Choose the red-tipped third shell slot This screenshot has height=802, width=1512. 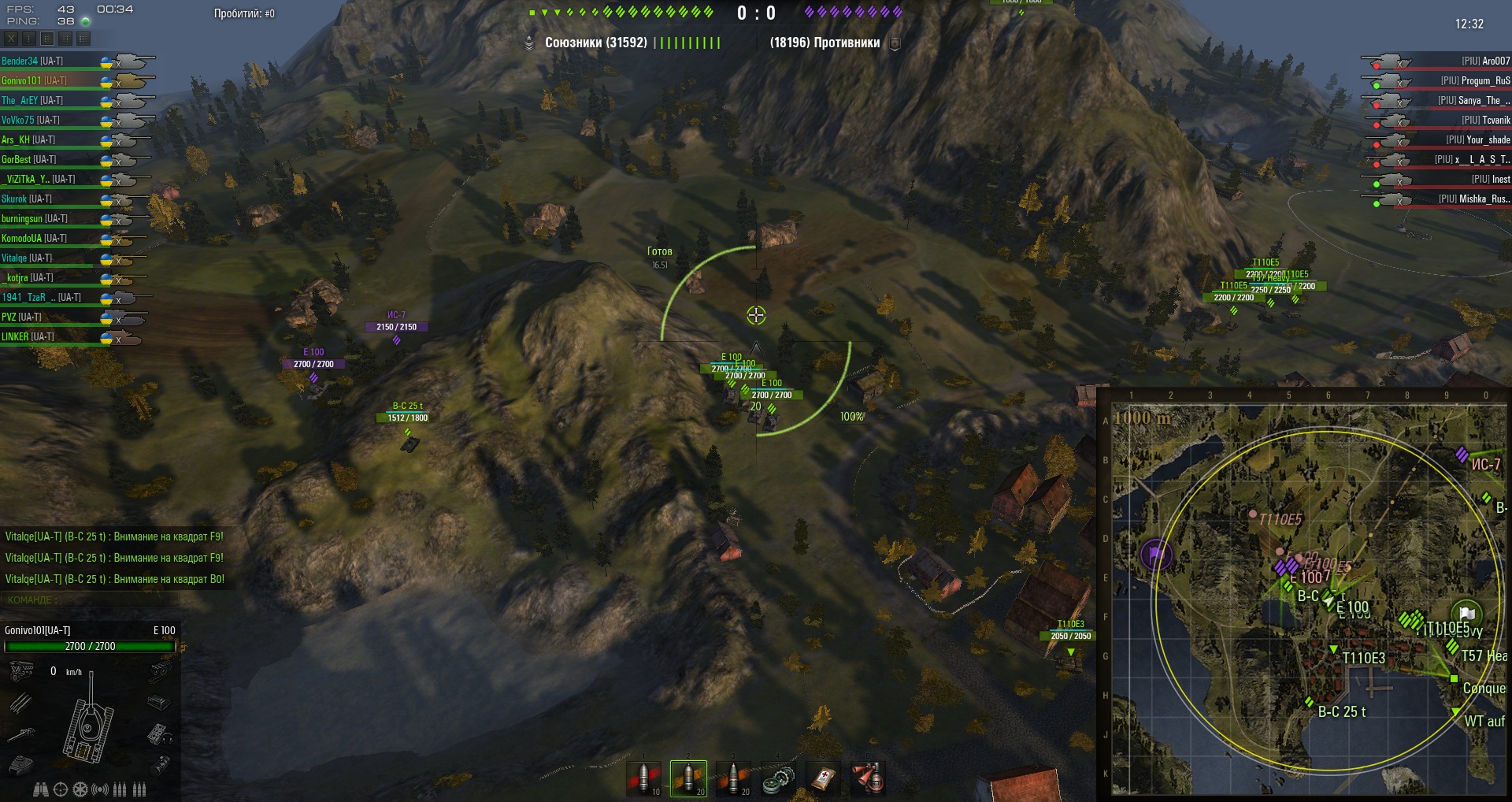pyautogui.click(x=733, y=778)
